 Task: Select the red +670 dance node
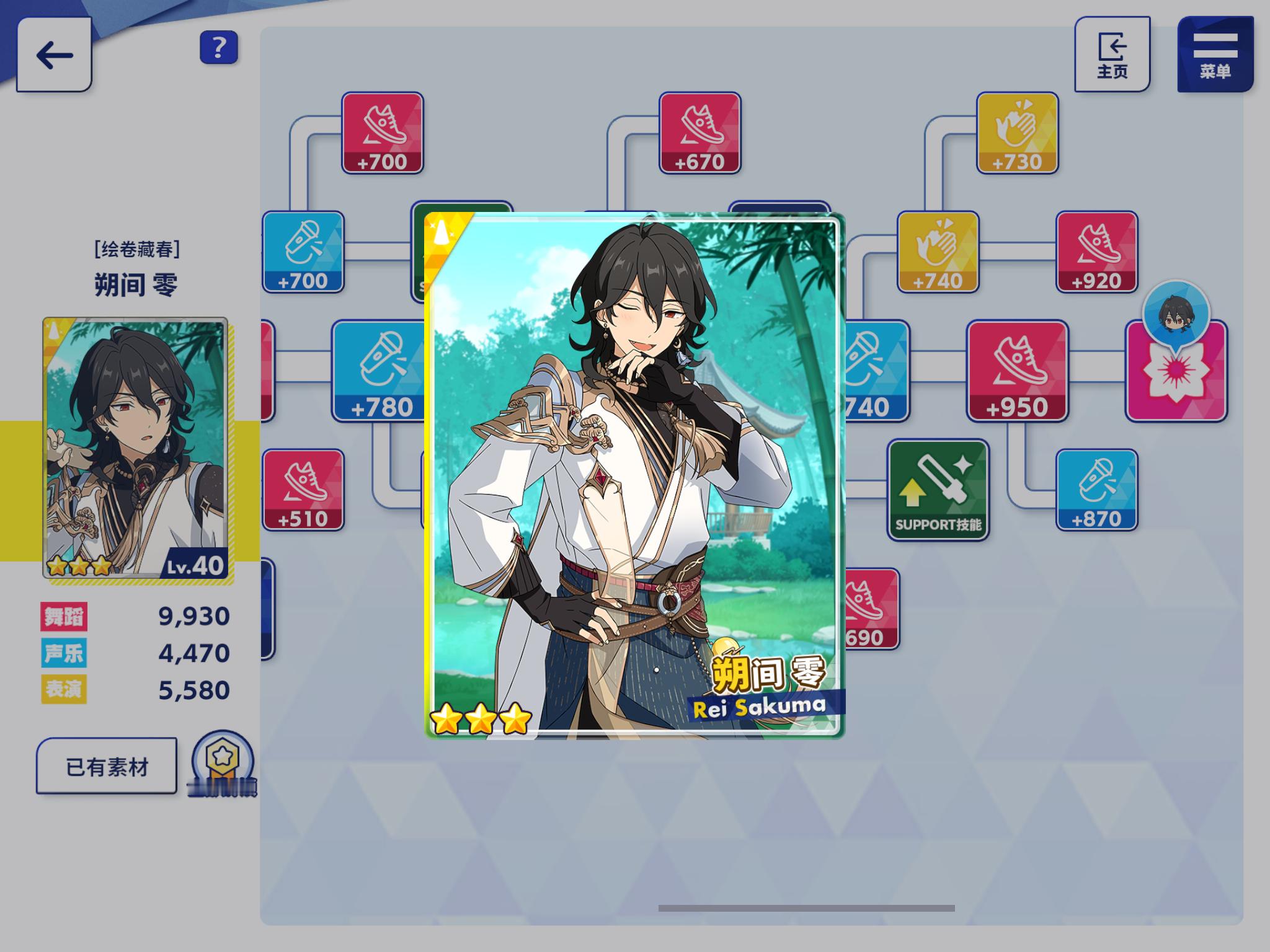(x=699, y=133)
